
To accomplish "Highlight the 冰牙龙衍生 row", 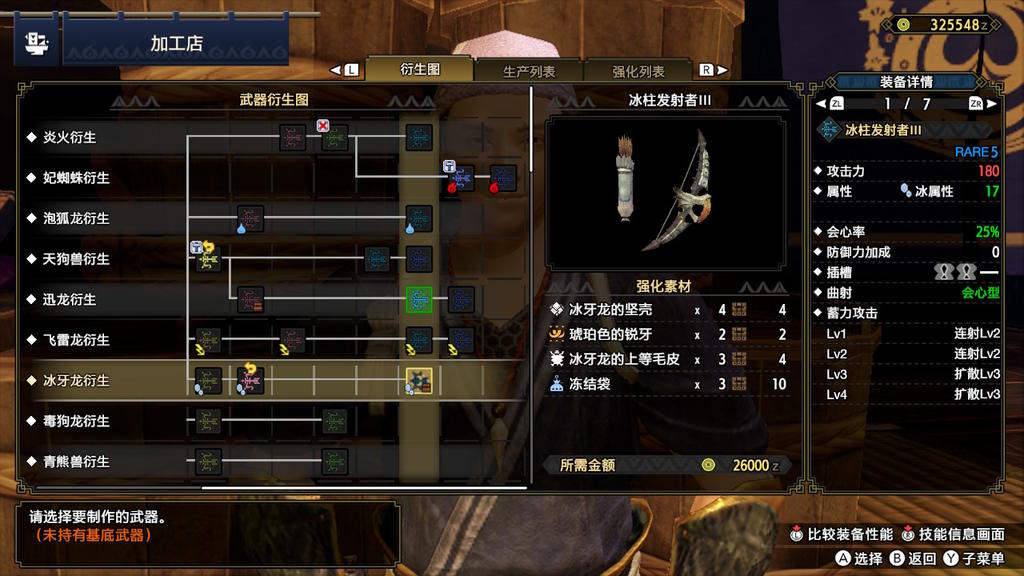I will coord(76,380).
